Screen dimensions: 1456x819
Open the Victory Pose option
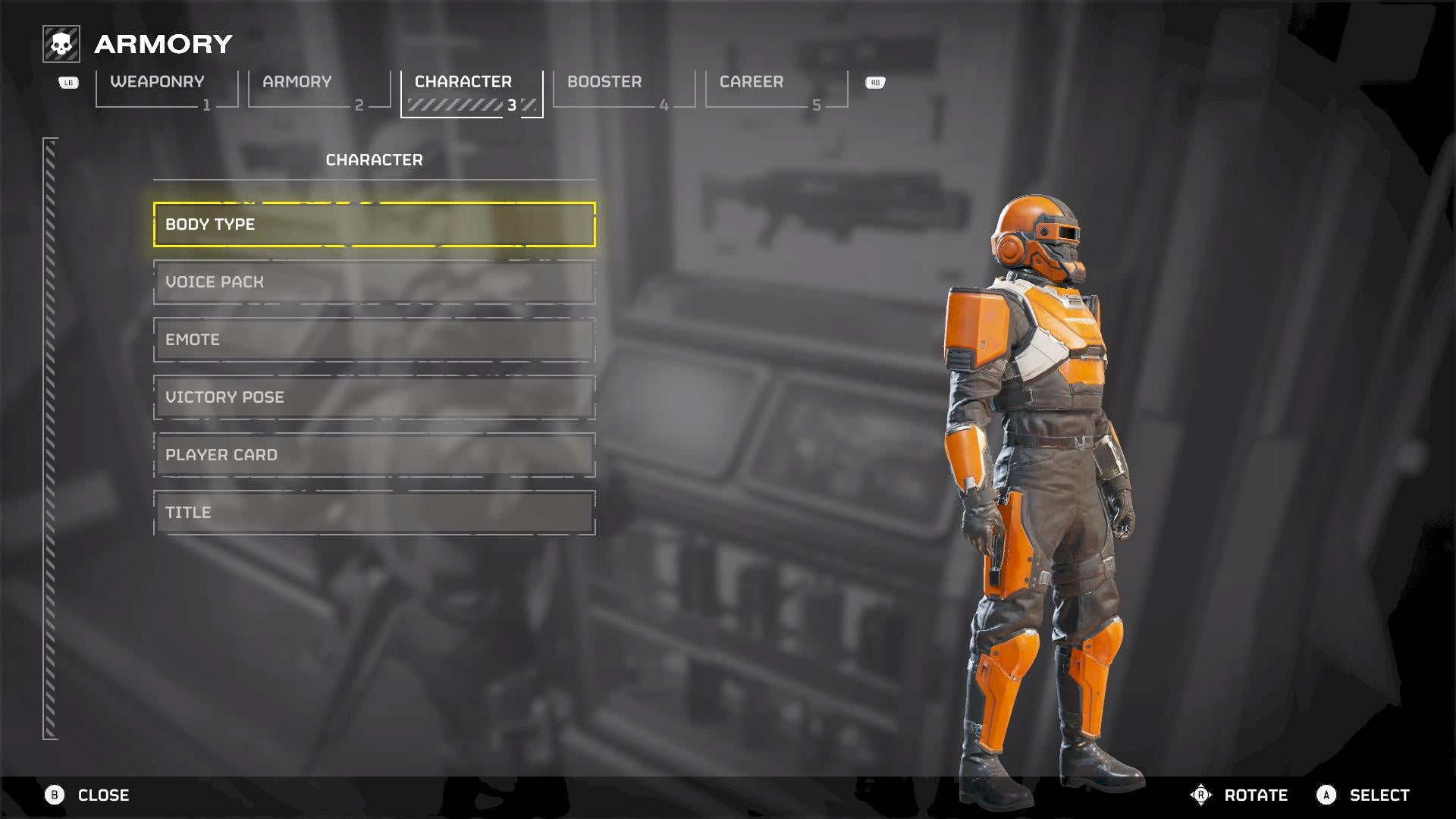[374, 397]
